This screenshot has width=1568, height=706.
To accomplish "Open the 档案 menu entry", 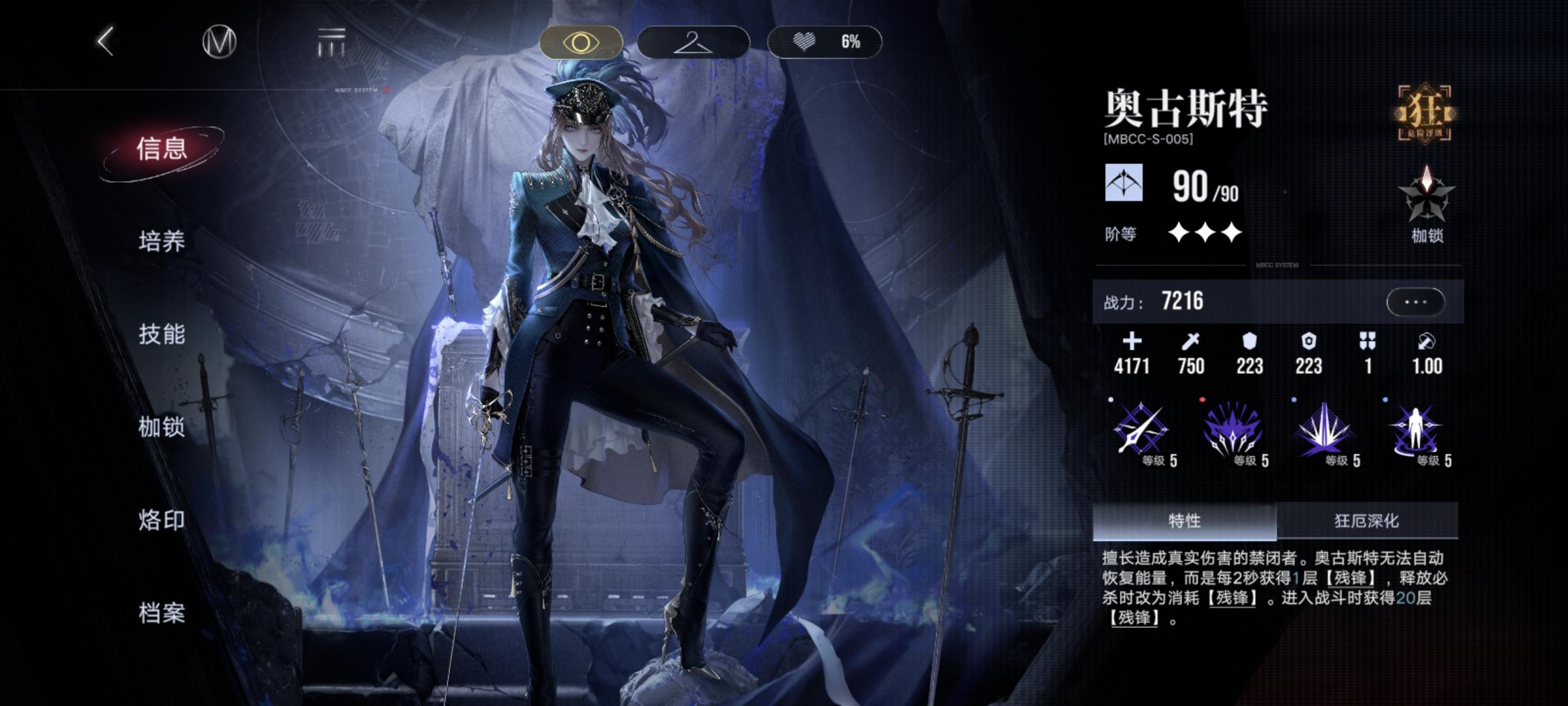I will point(161,613).
